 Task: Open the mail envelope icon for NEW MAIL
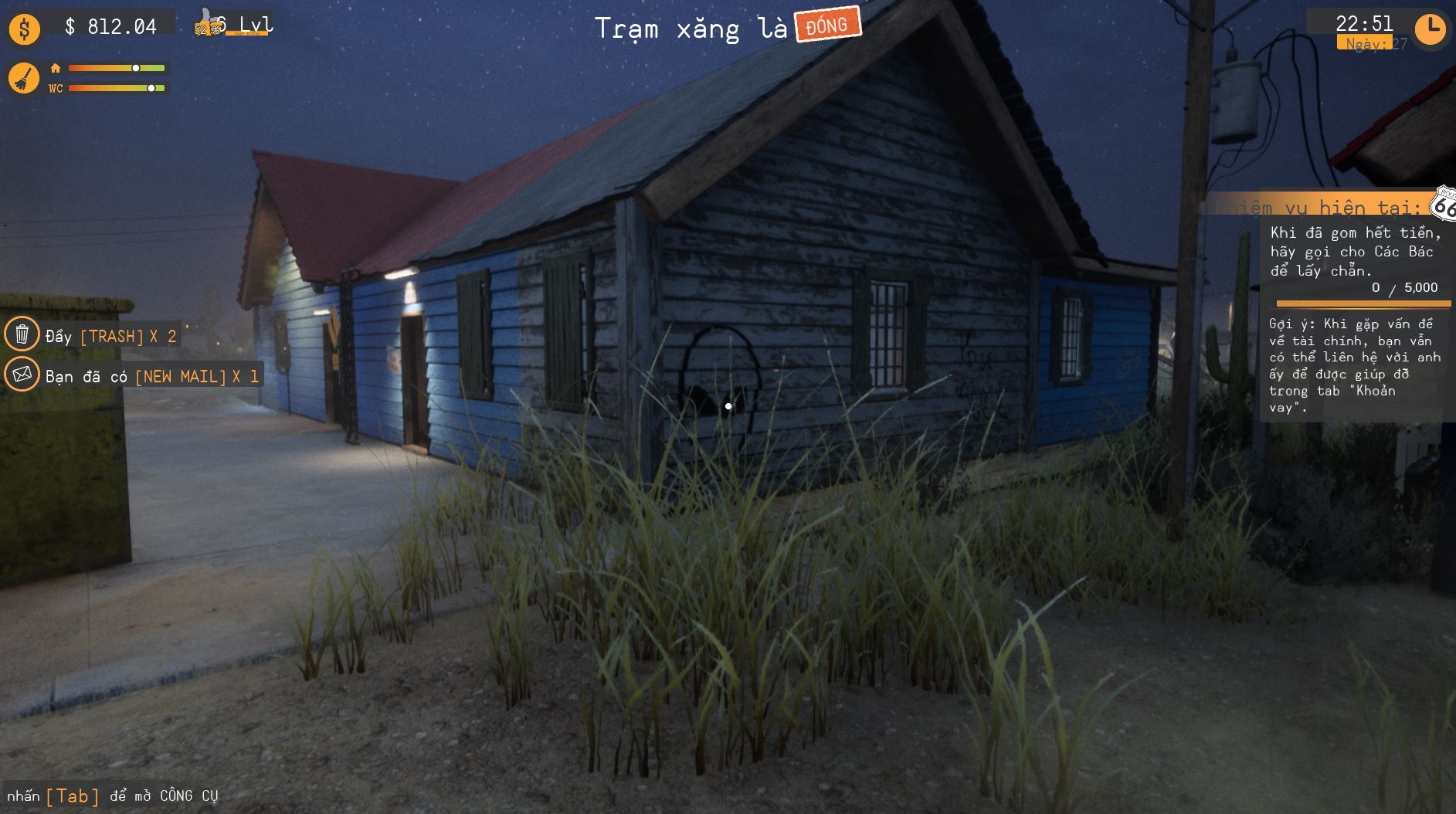[x=24, y=376]
